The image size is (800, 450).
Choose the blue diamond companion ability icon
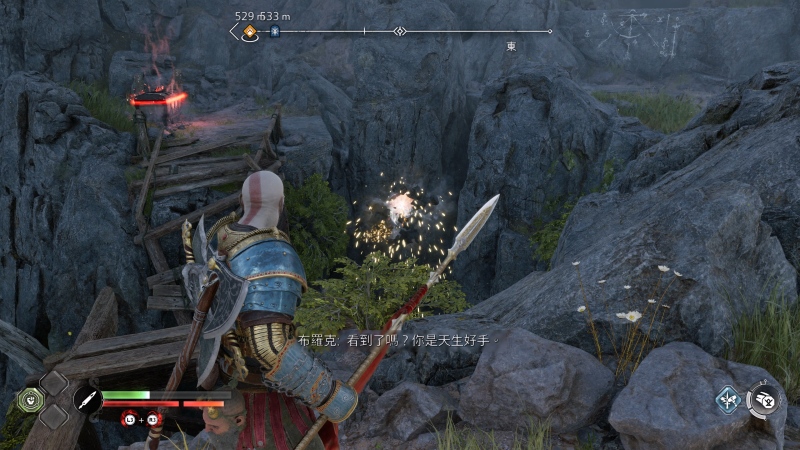click(728, 401)
